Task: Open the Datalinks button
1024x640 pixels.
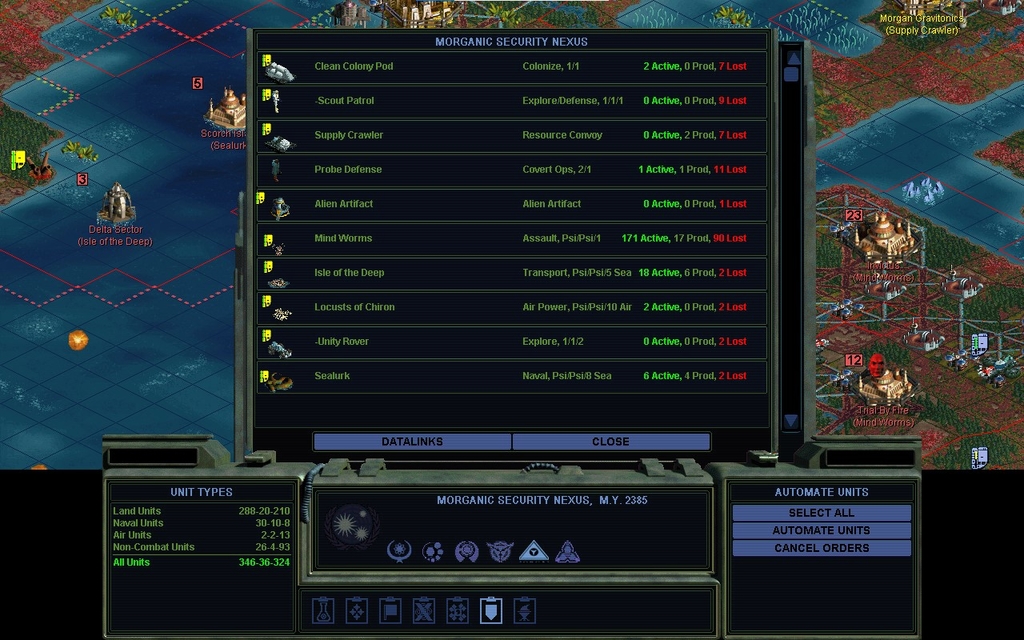Action: point(412,441)
